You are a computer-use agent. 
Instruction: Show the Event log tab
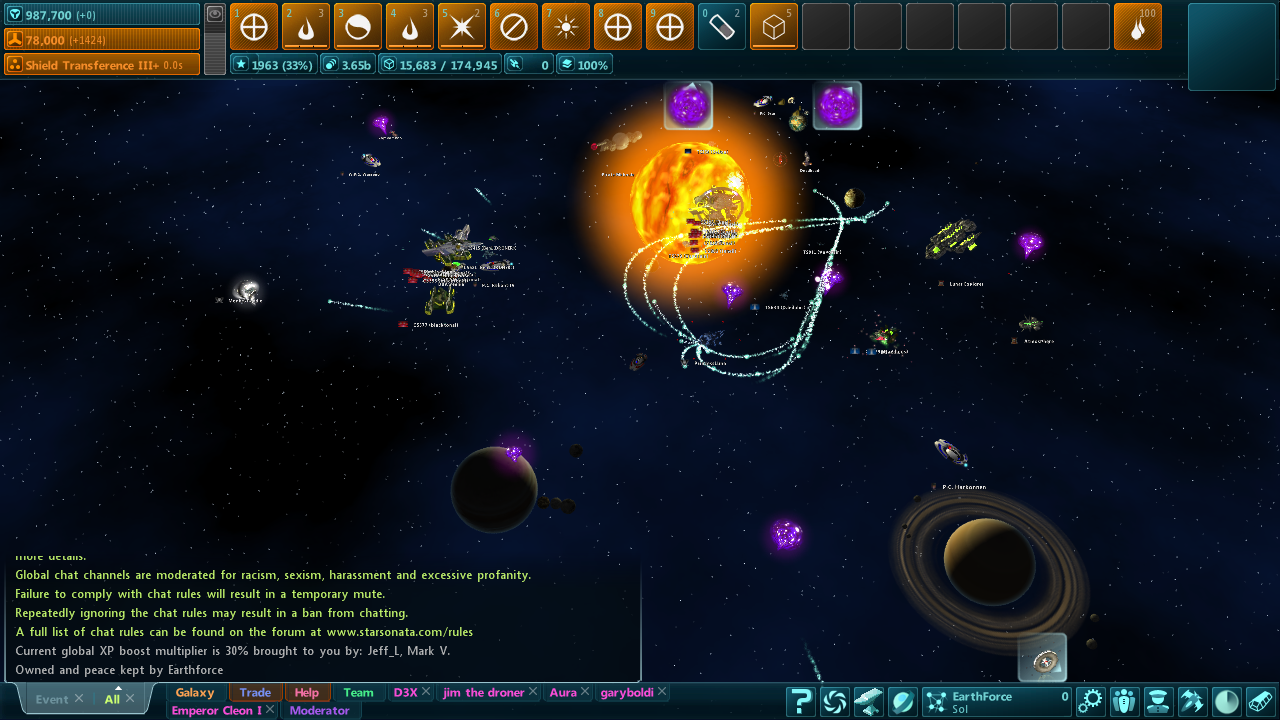pyautogui.click(x=52, y=699)
